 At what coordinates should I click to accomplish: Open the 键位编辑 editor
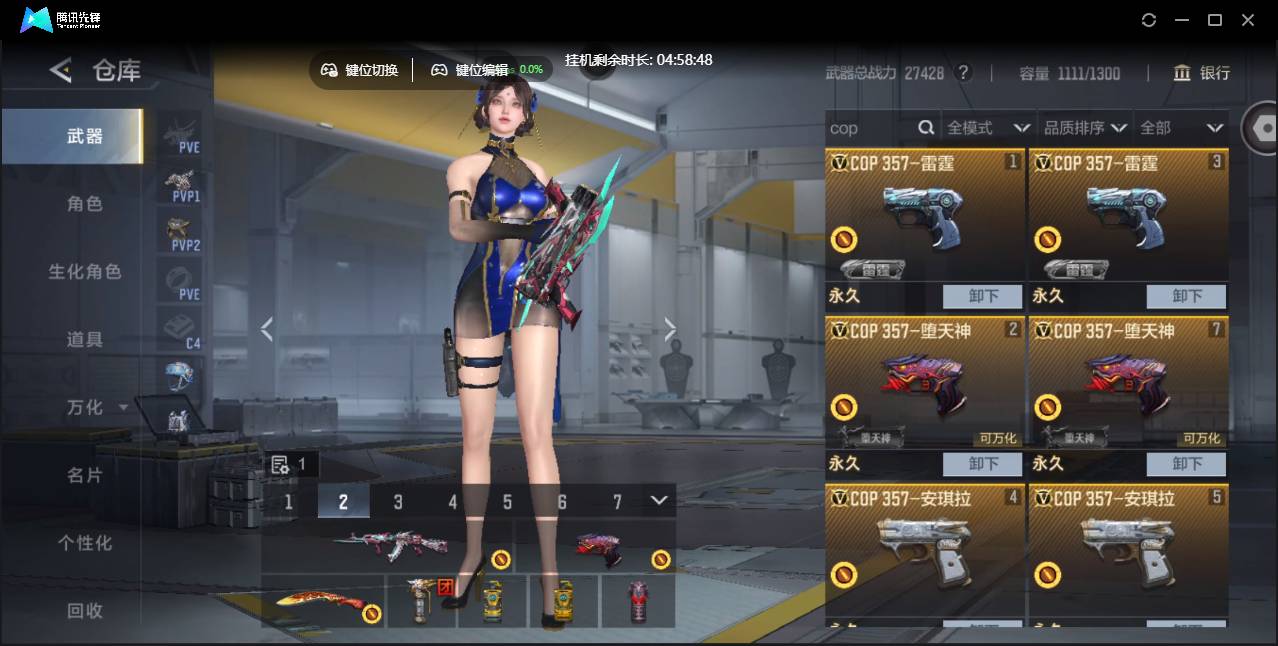(x=471, y=70)
